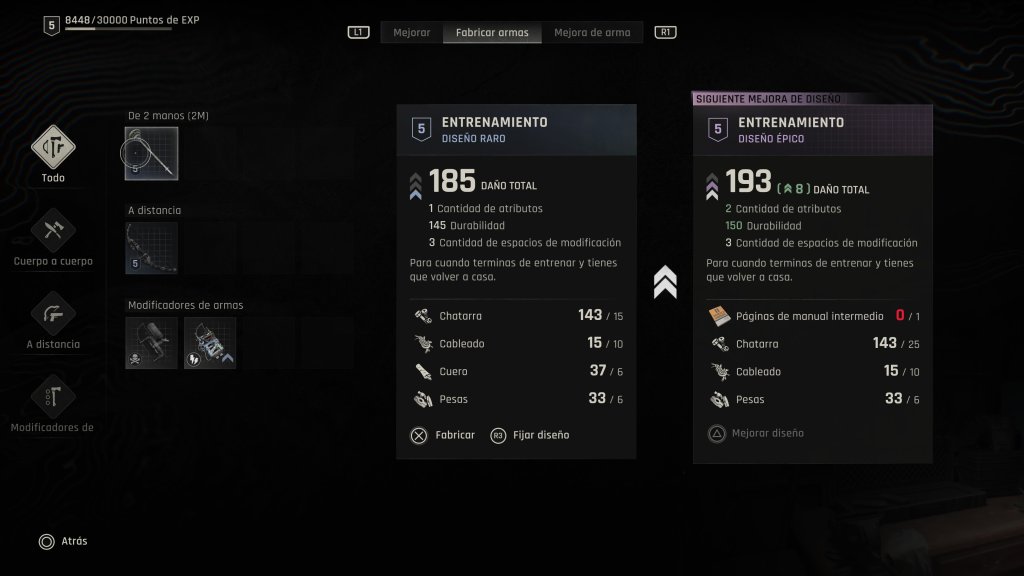1024x576 pixels.
Task: Choose the lightning weapon modifier slot
Action: point(210,343)
